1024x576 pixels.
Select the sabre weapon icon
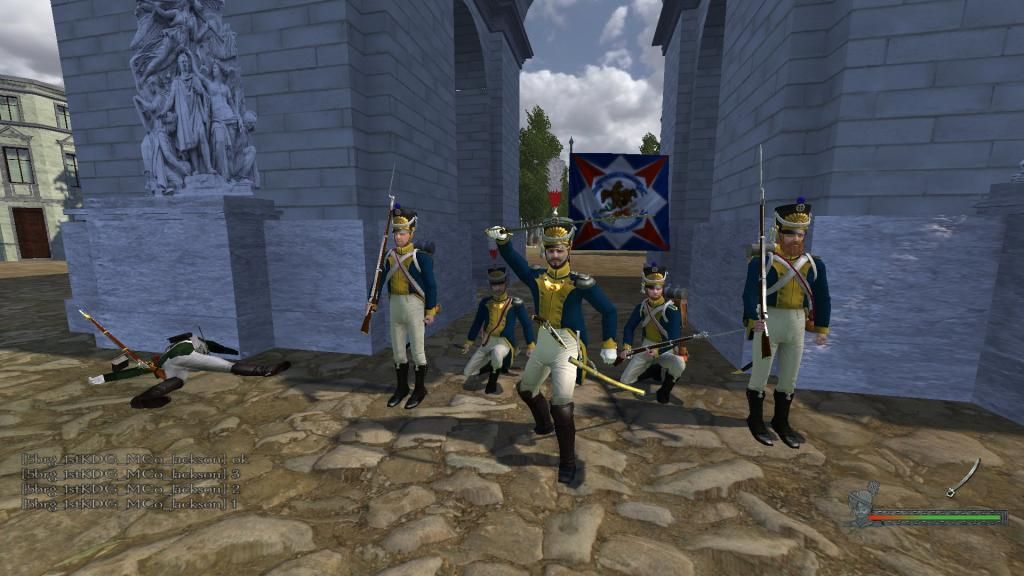coord(963,477)
